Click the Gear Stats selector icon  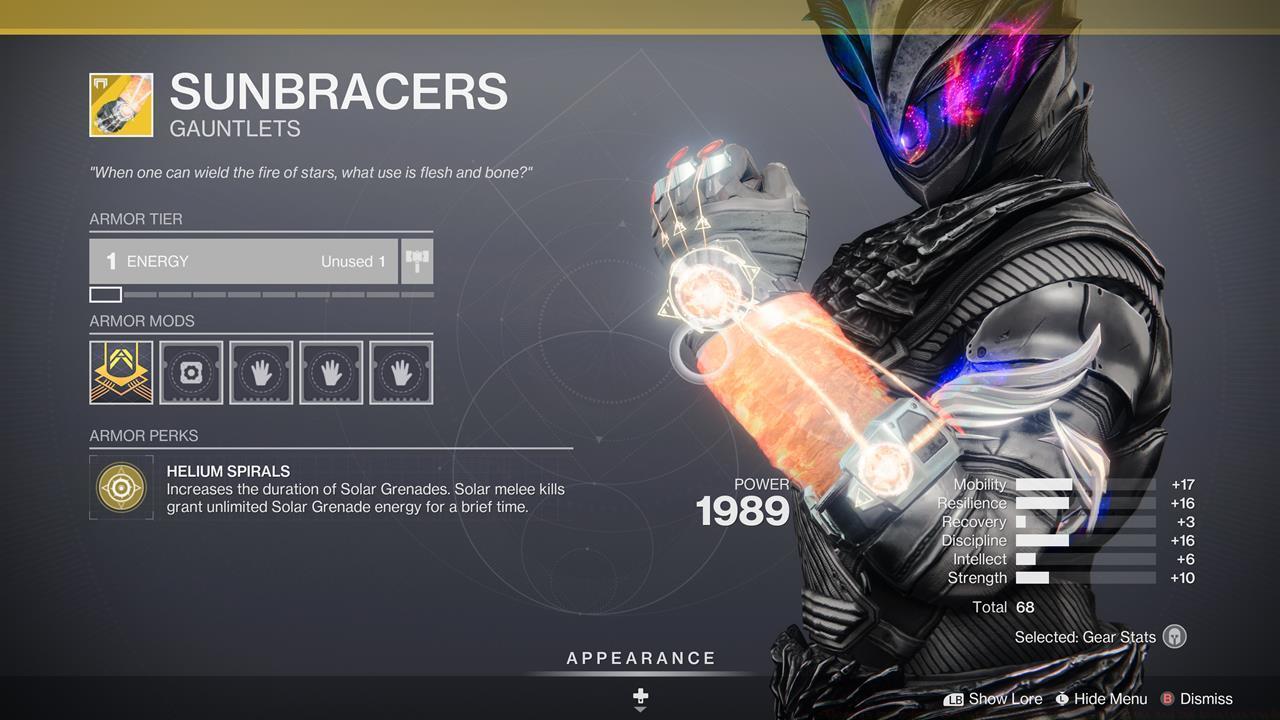tap(1174, 637)
